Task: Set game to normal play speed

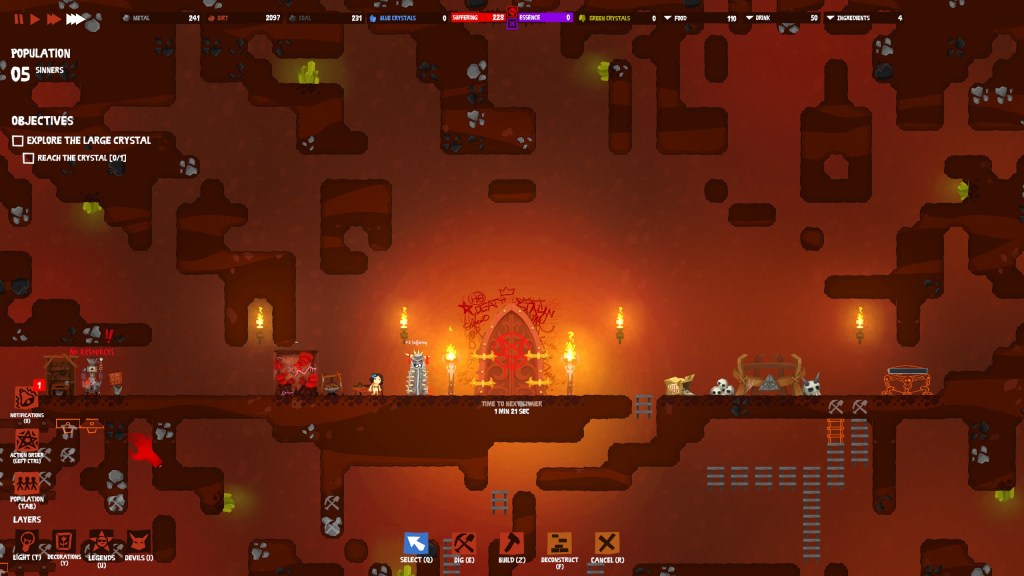Action: (x=35, y=18)
